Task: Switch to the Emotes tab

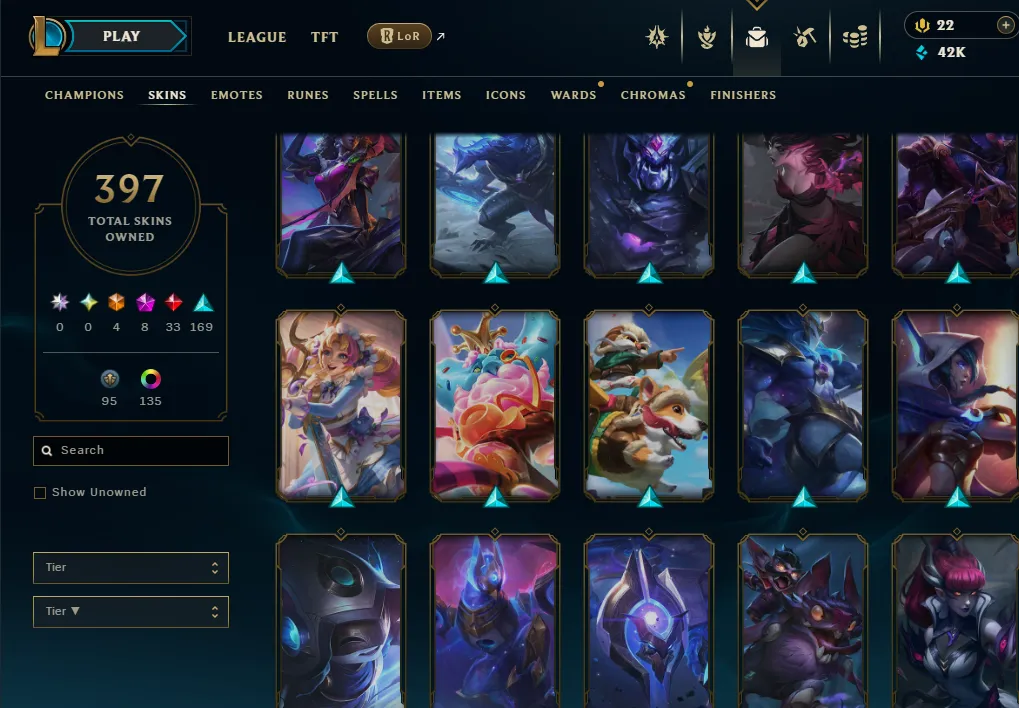Action: click(x=237, y=95)
